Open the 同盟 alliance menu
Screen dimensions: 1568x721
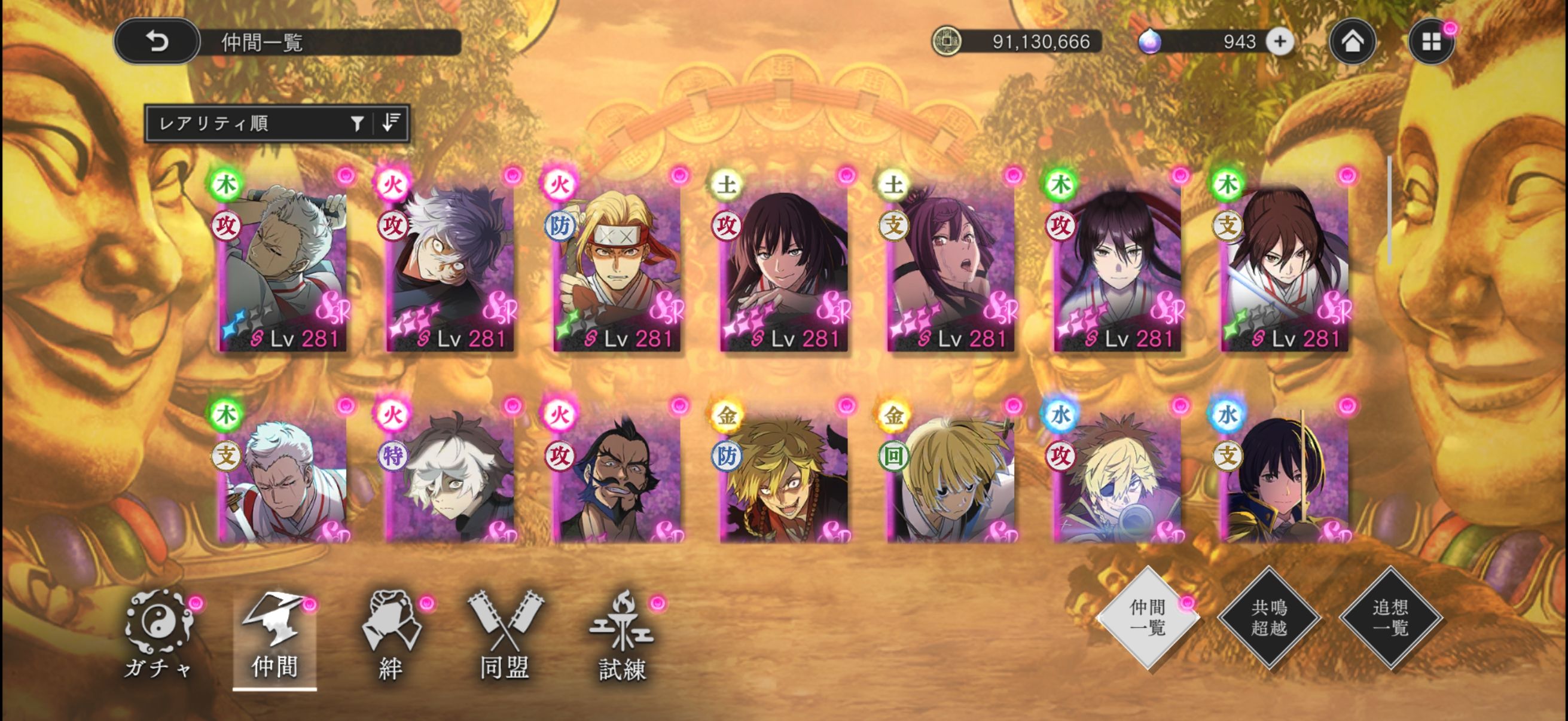[x=505, y=636]
